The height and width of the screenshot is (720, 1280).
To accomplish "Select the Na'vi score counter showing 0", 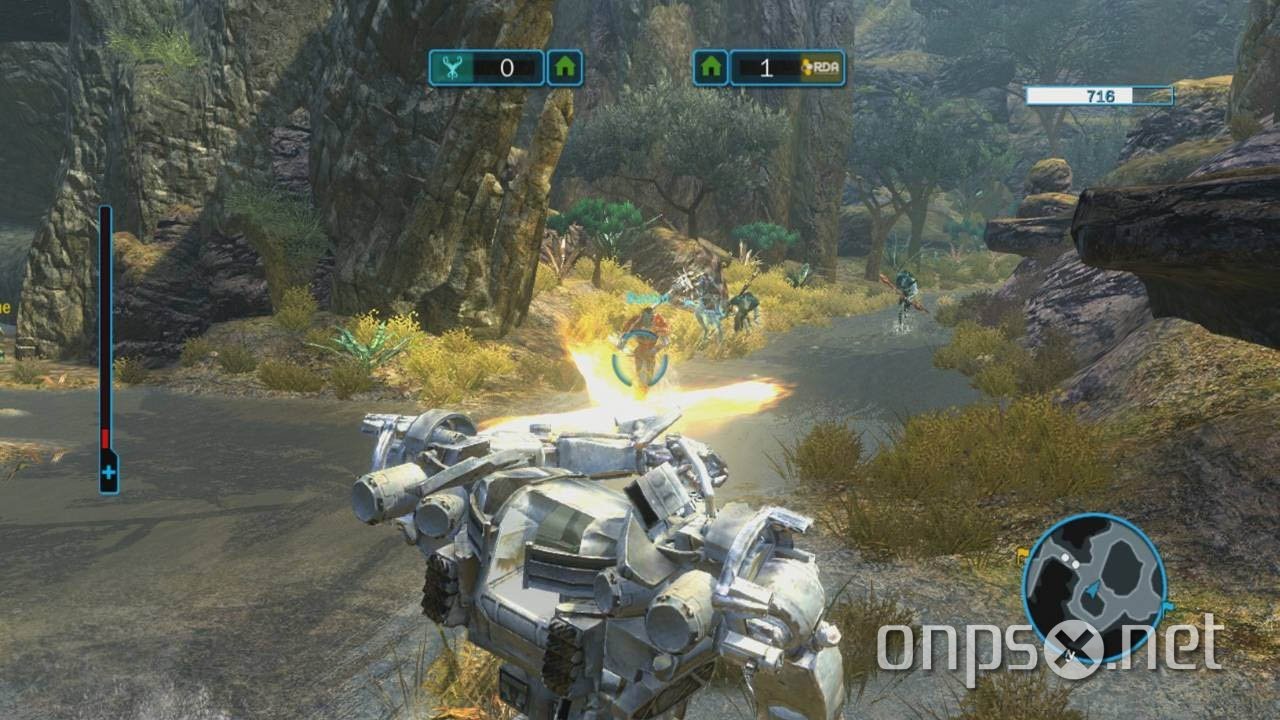I will point(505,67).
